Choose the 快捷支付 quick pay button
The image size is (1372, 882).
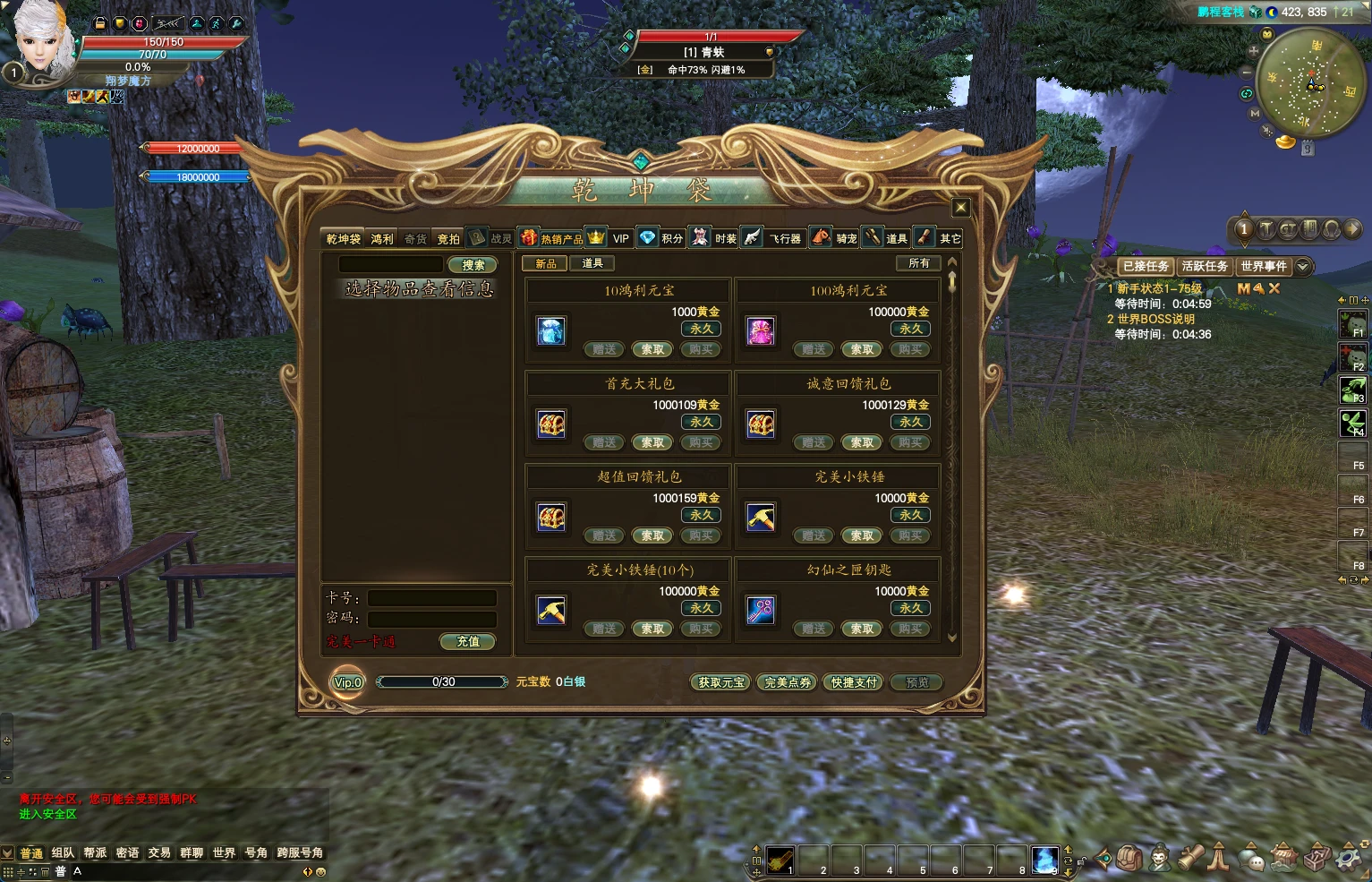pyautogui.click(x=854, y=682)
